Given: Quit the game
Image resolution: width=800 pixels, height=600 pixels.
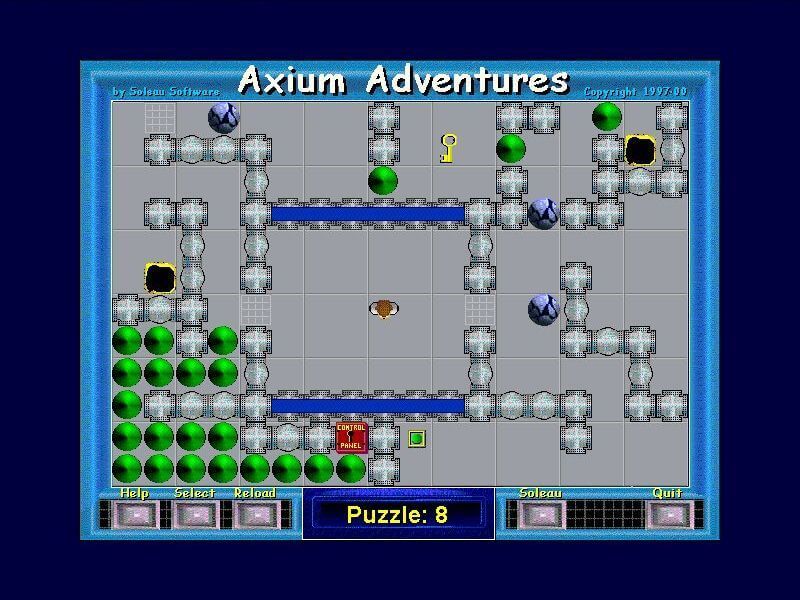Looking at the screenshot, I should (x=667, y=514).
